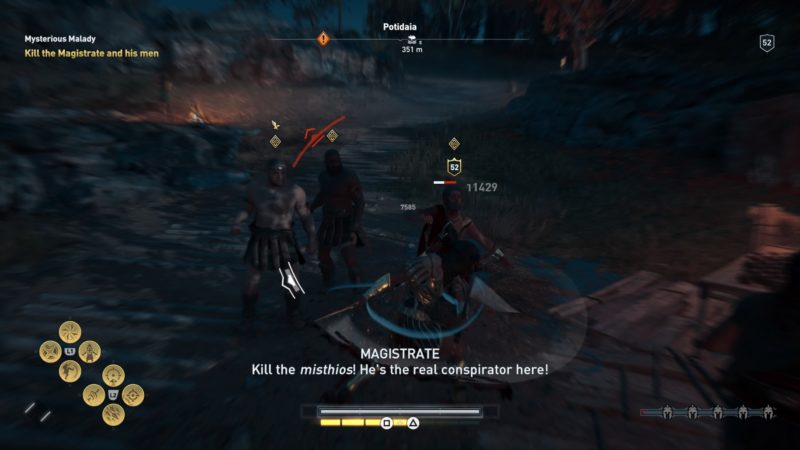This screenshot has width=800, height=450.
Task: Trigger the kick ability at the bottom of the left wheel
Action: 70,371
